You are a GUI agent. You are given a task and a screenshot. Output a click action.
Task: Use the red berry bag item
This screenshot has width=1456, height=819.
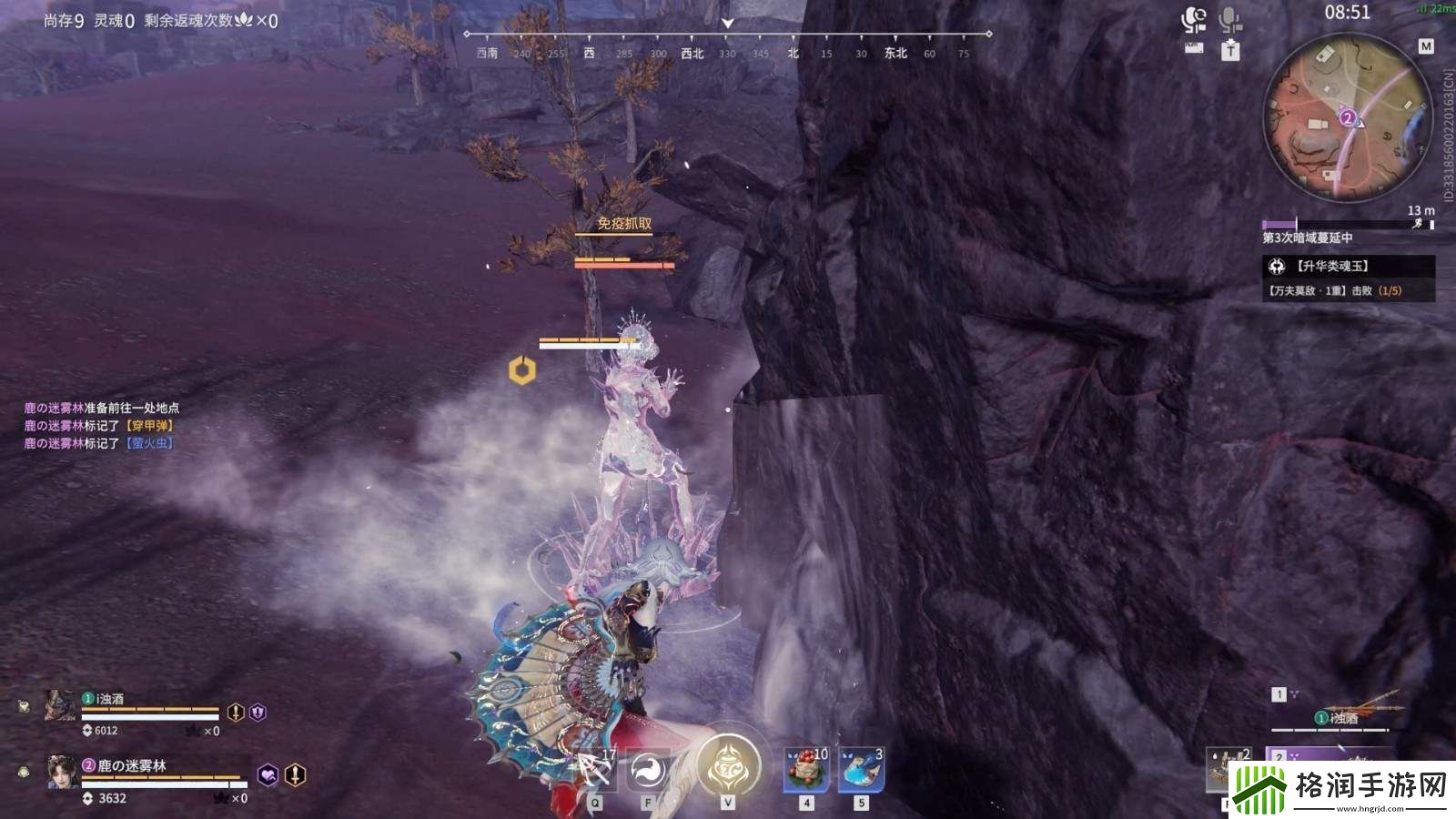pyautogui.click(x=806, y=769)
